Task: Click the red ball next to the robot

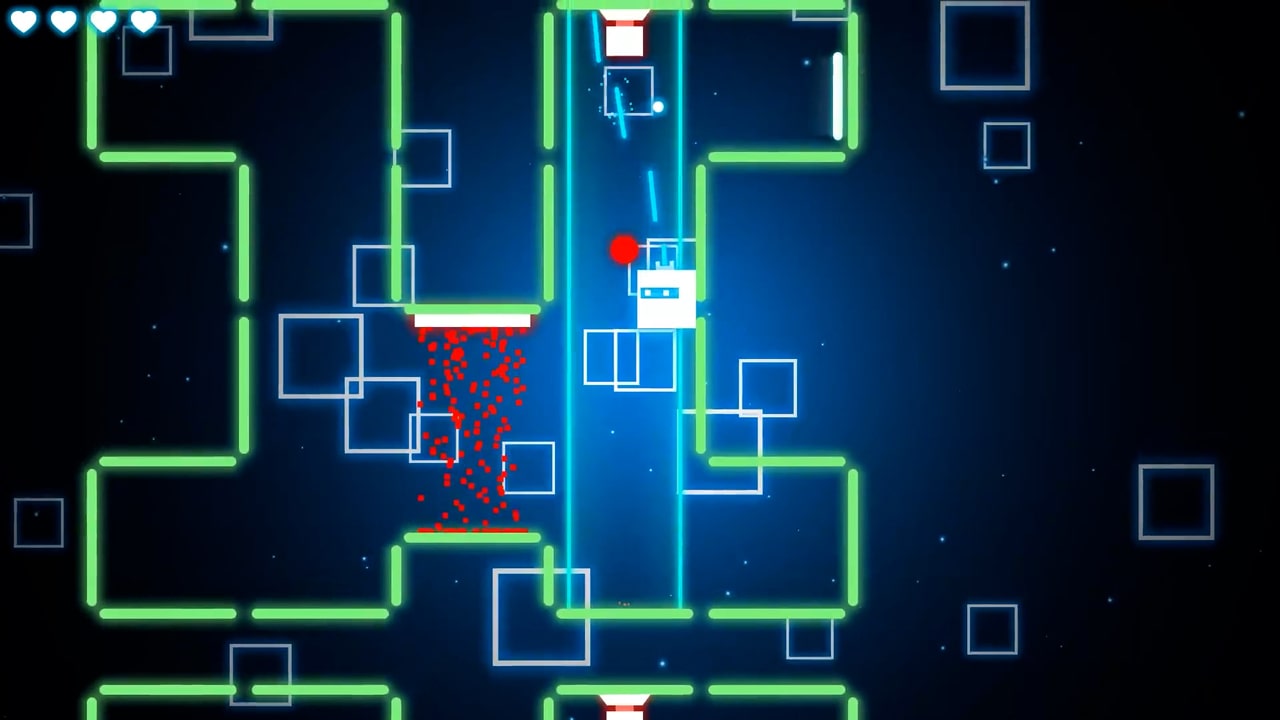Action: pos(623,249)
